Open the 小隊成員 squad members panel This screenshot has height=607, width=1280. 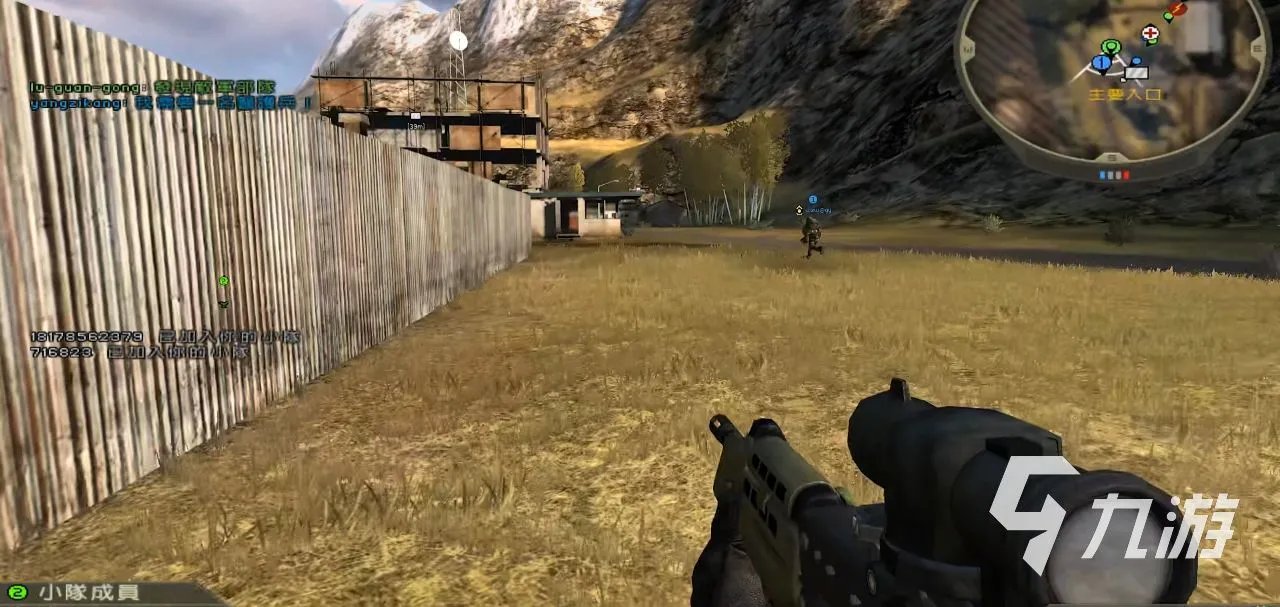click(88, 592)
